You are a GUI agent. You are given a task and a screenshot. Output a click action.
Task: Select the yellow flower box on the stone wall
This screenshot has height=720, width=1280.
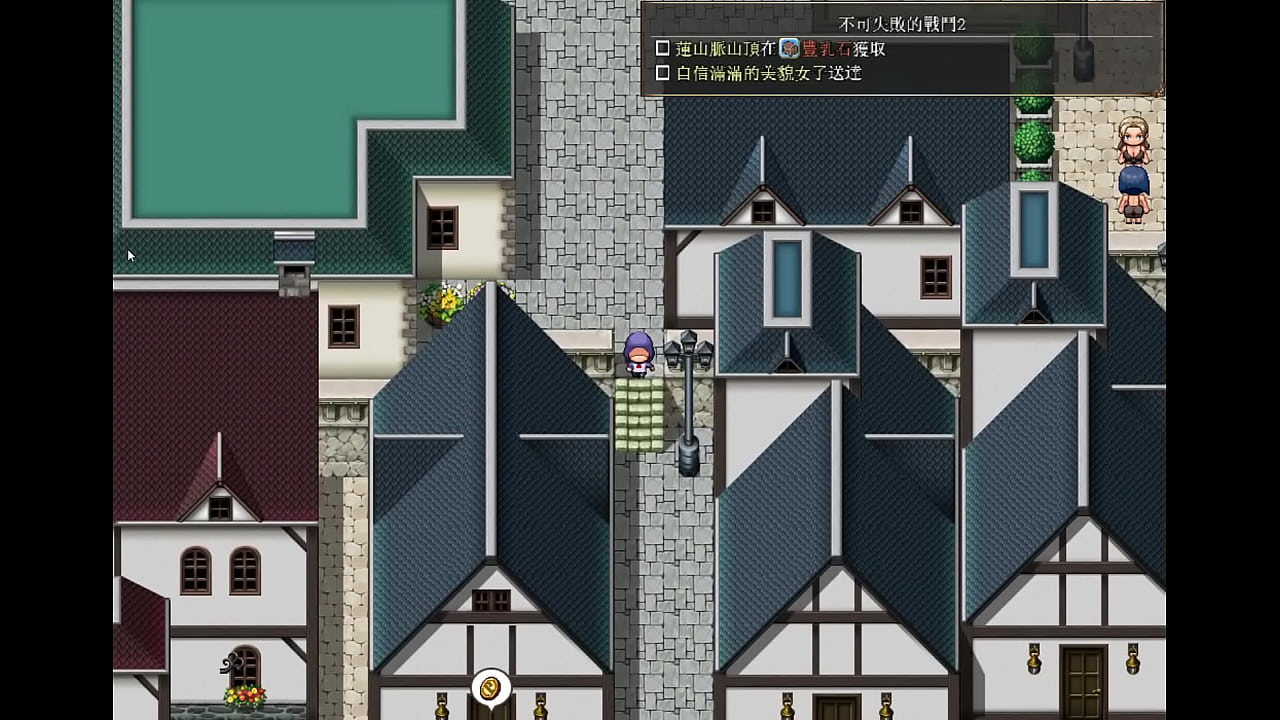[449, 300]
